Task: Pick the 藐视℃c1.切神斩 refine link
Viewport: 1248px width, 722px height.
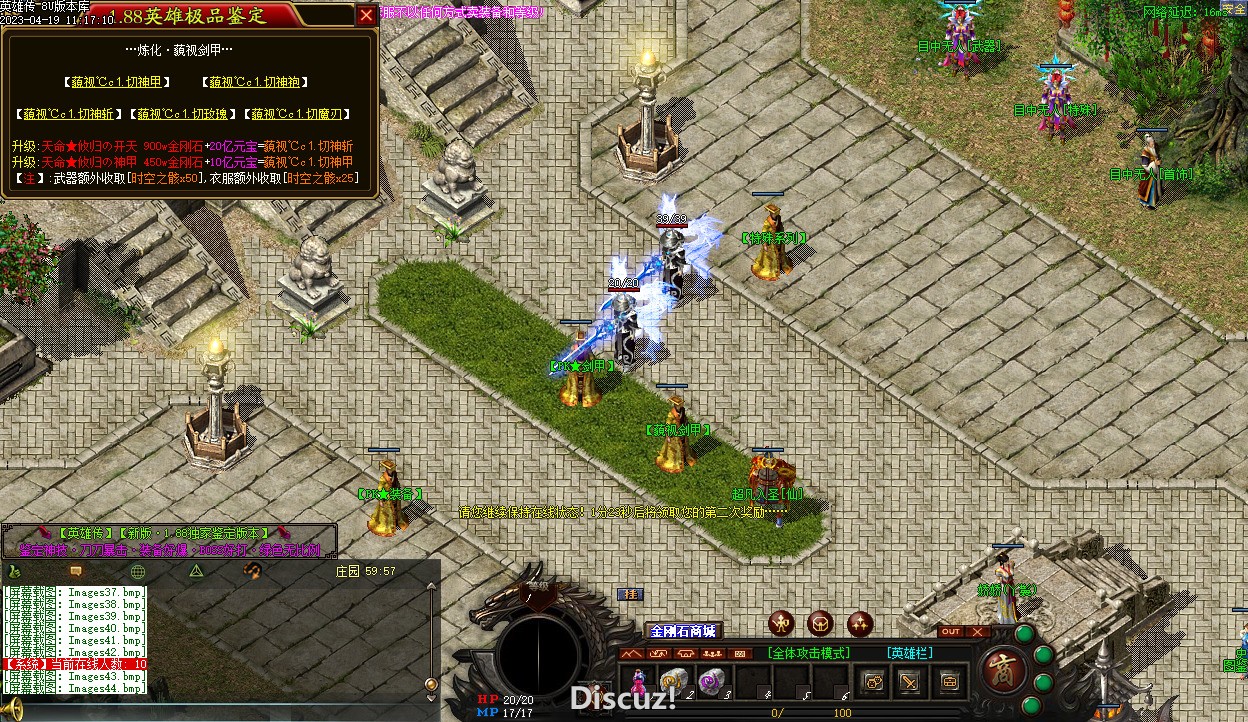Action: coord(69,114)
